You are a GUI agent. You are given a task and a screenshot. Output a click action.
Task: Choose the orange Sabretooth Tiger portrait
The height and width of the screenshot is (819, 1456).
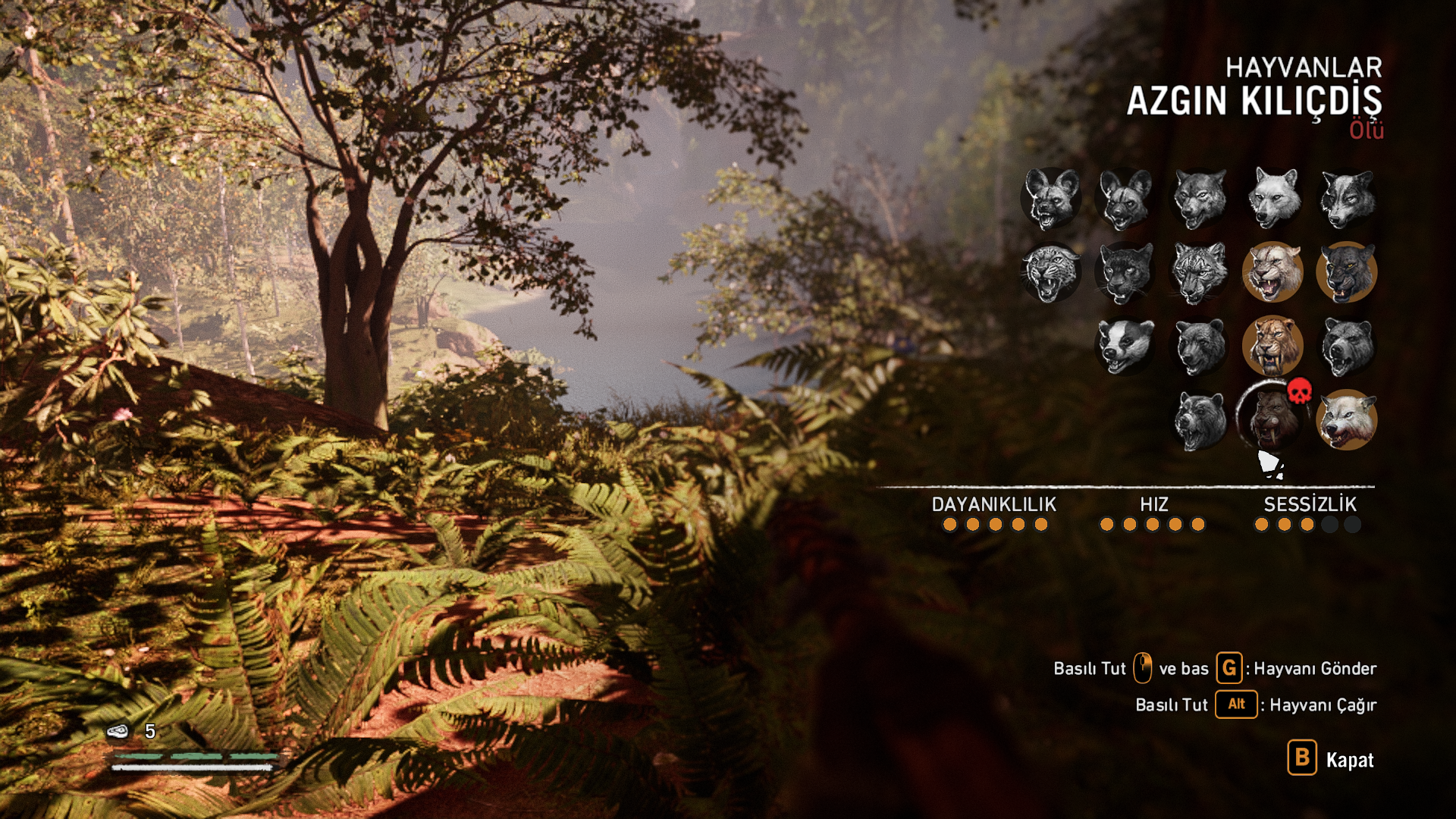tap(1272, 346)
